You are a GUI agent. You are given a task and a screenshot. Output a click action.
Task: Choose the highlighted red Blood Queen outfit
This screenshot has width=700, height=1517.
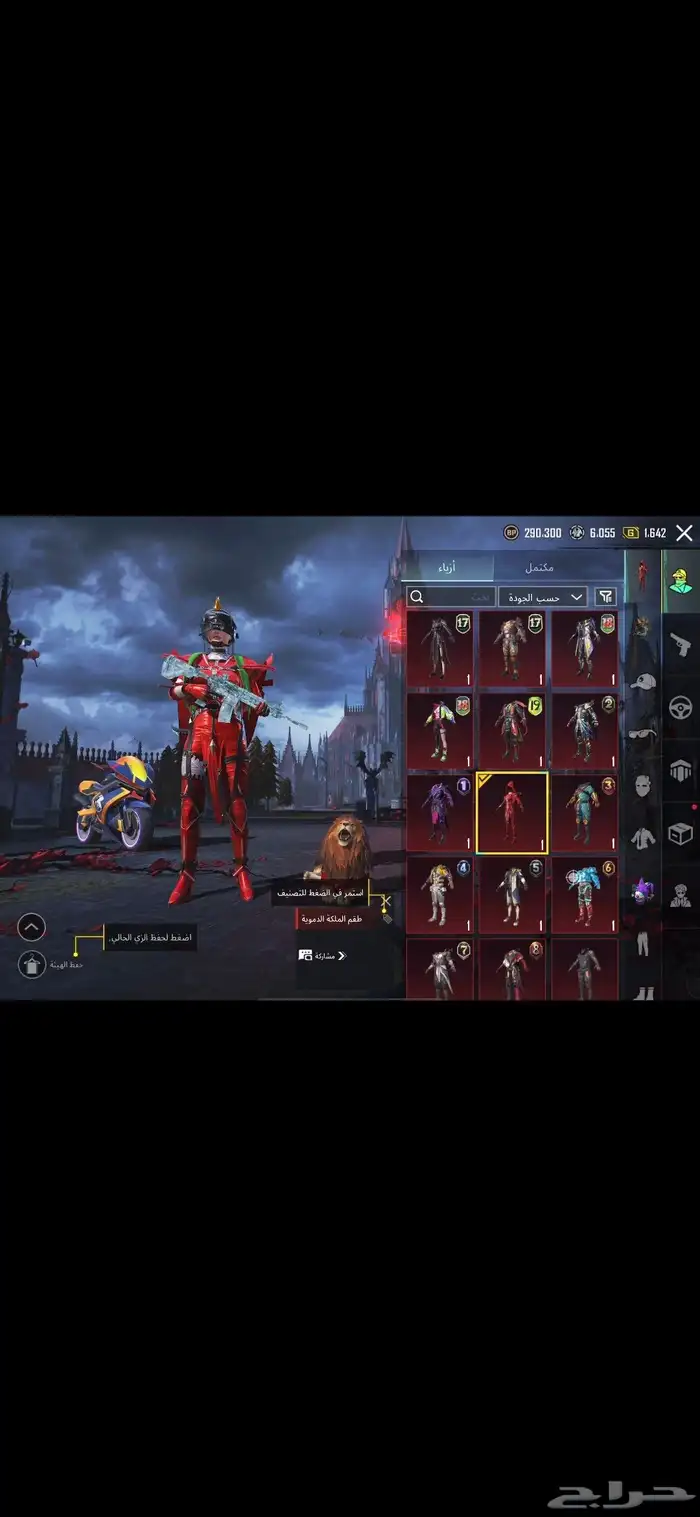(511, 814)
